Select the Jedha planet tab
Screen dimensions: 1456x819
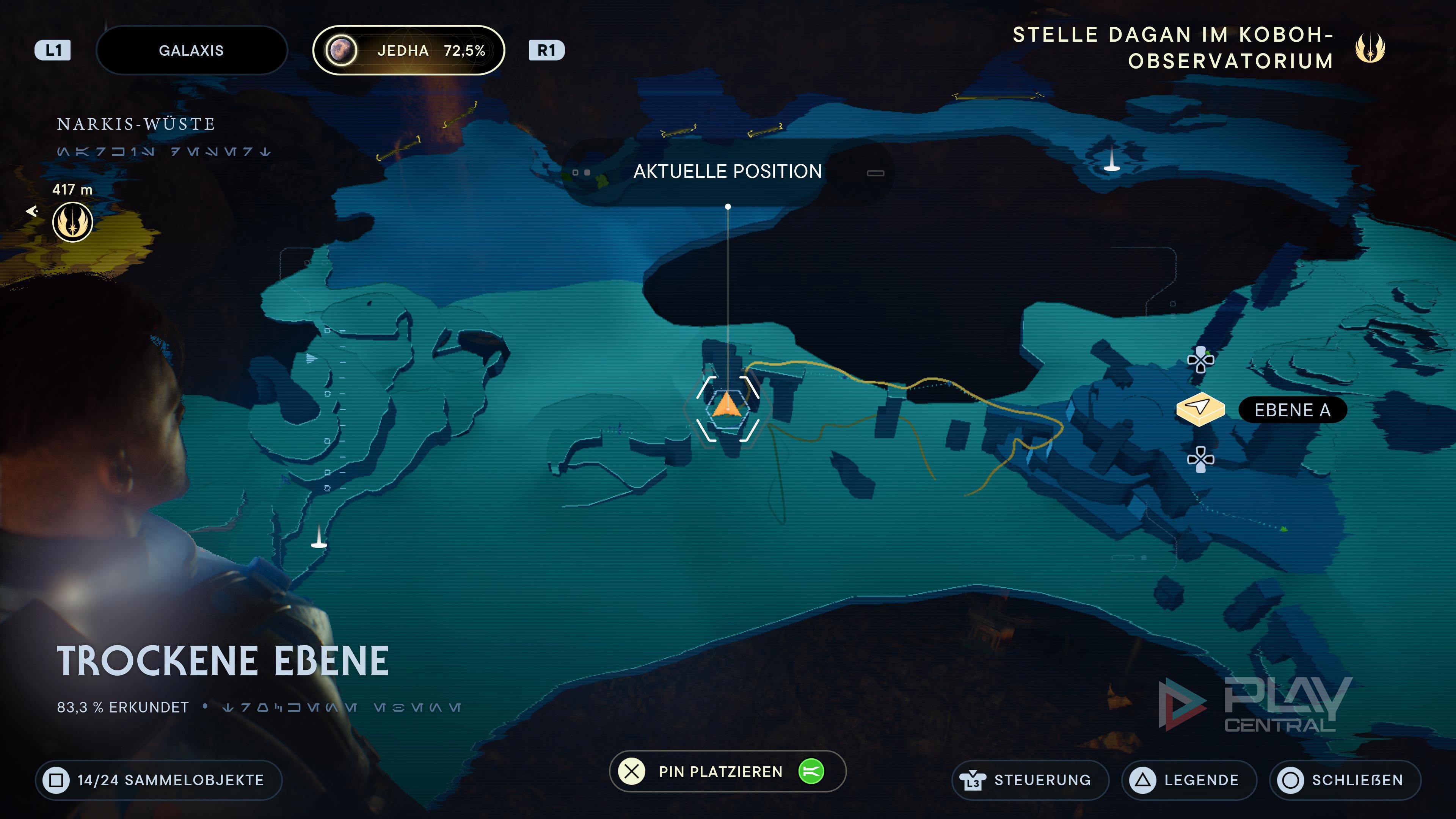coord(408,50)
